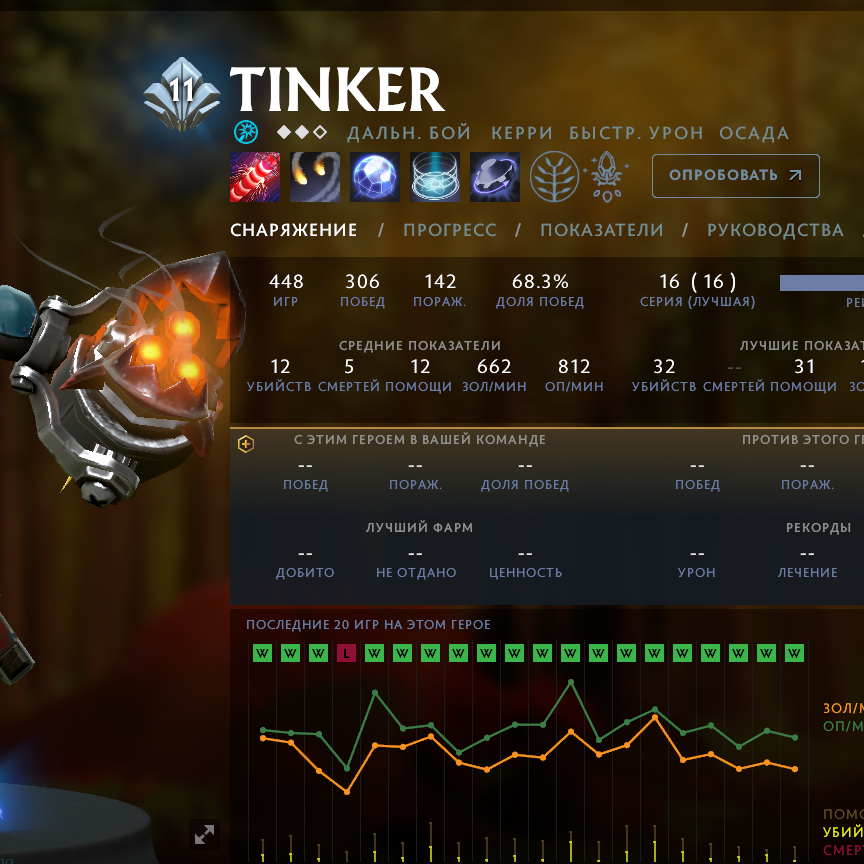The height and width of the screenshot is (864, 864).
Task: Choose the blue rings ability icon
Action: tap(435, 177)
